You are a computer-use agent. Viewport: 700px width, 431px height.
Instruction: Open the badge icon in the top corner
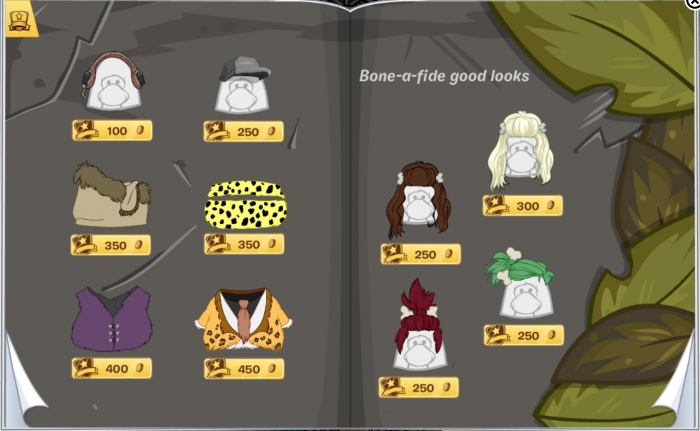pyautogui.click(x=18, y=21)
